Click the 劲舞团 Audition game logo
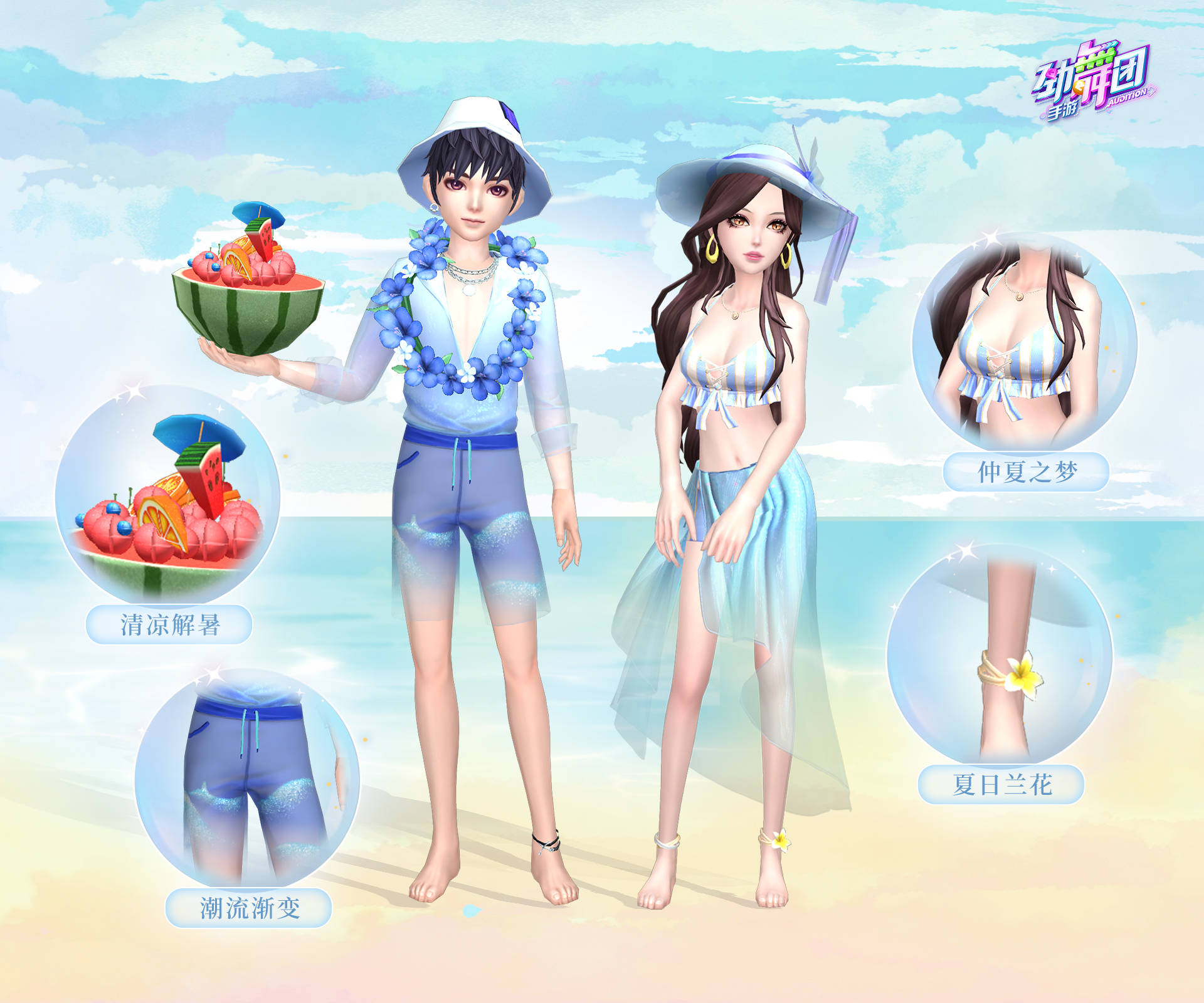This screenshot has width=1204, height=1003. tap(1093, 83)
